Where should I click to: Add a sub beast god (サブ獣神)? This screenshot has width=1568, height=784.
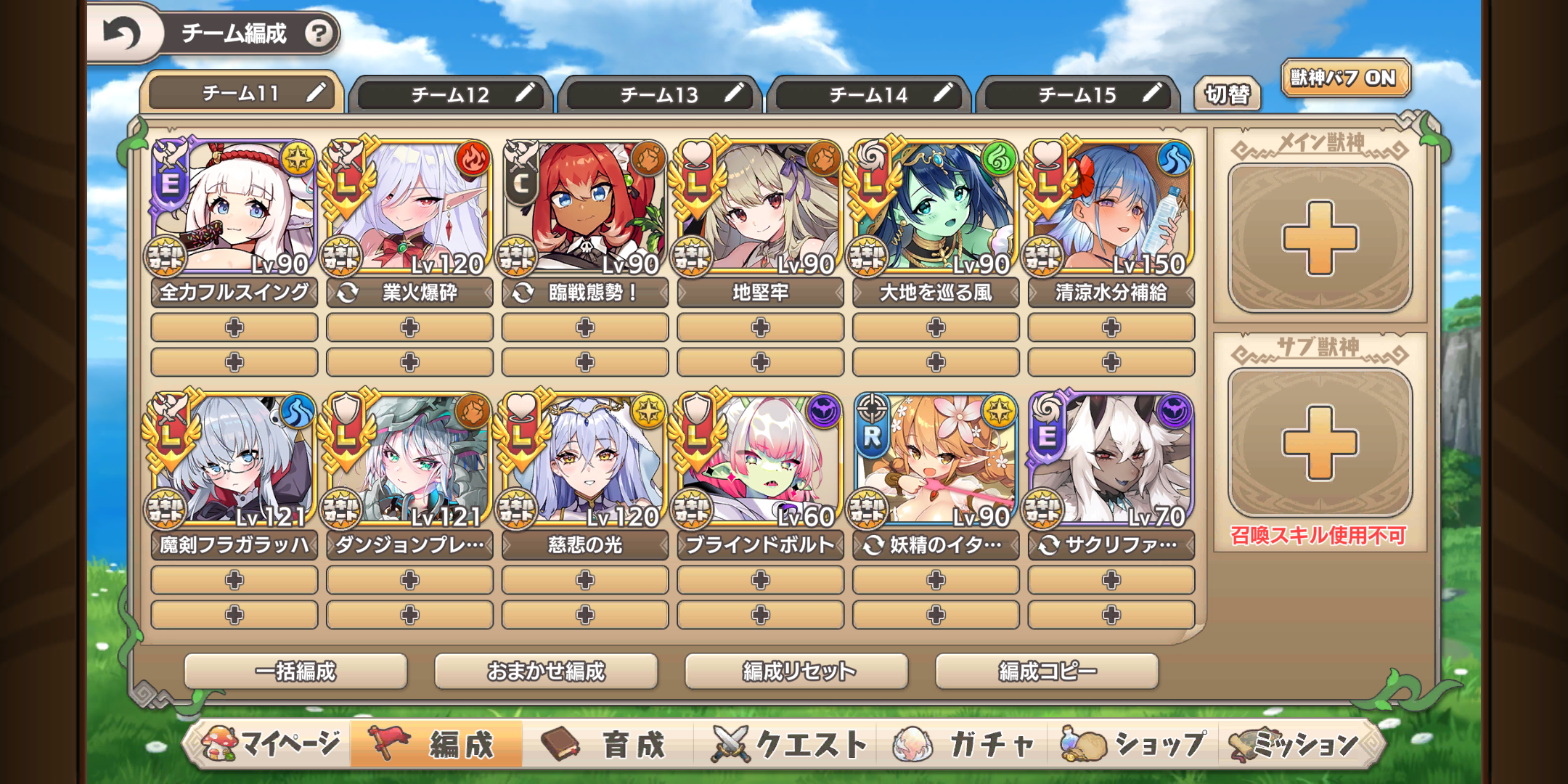[x=1320, y=443]
